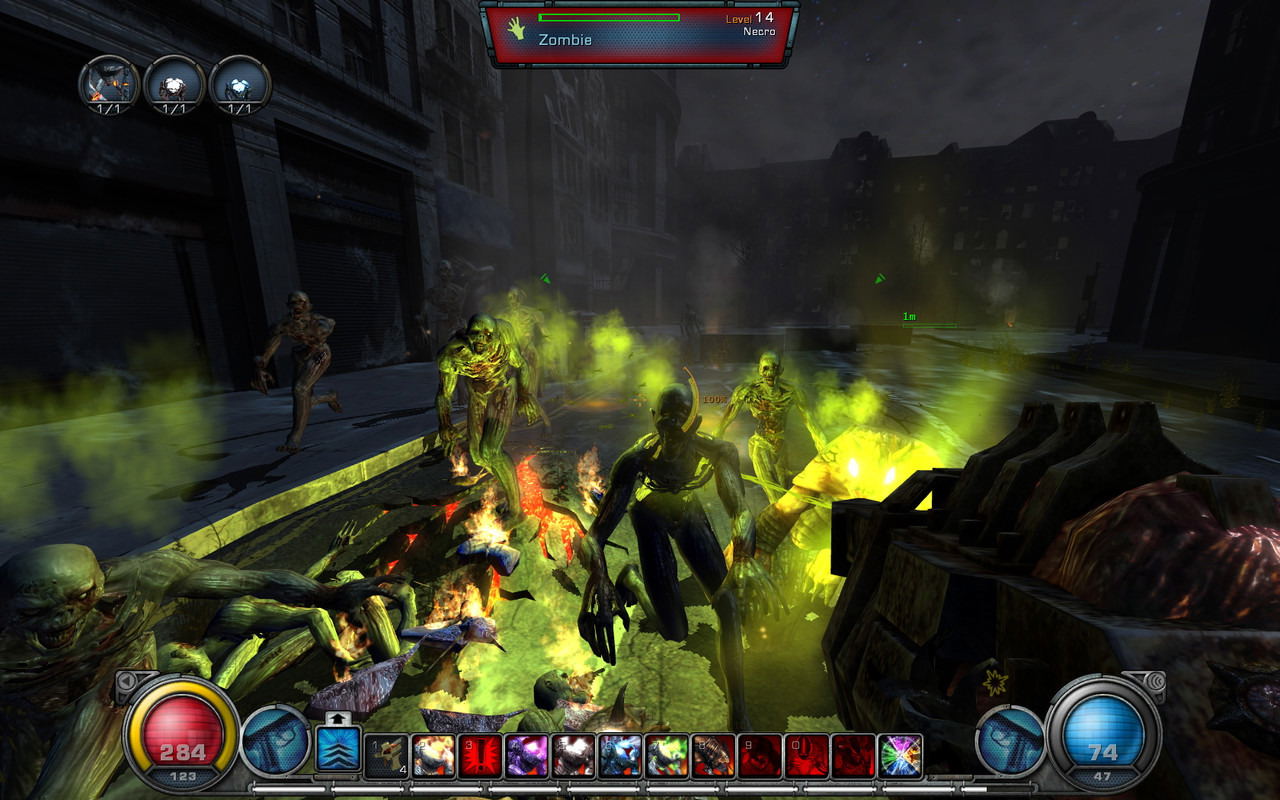
Task: Select the white-glowing drone pet portrait
Action: pos(174,83)
